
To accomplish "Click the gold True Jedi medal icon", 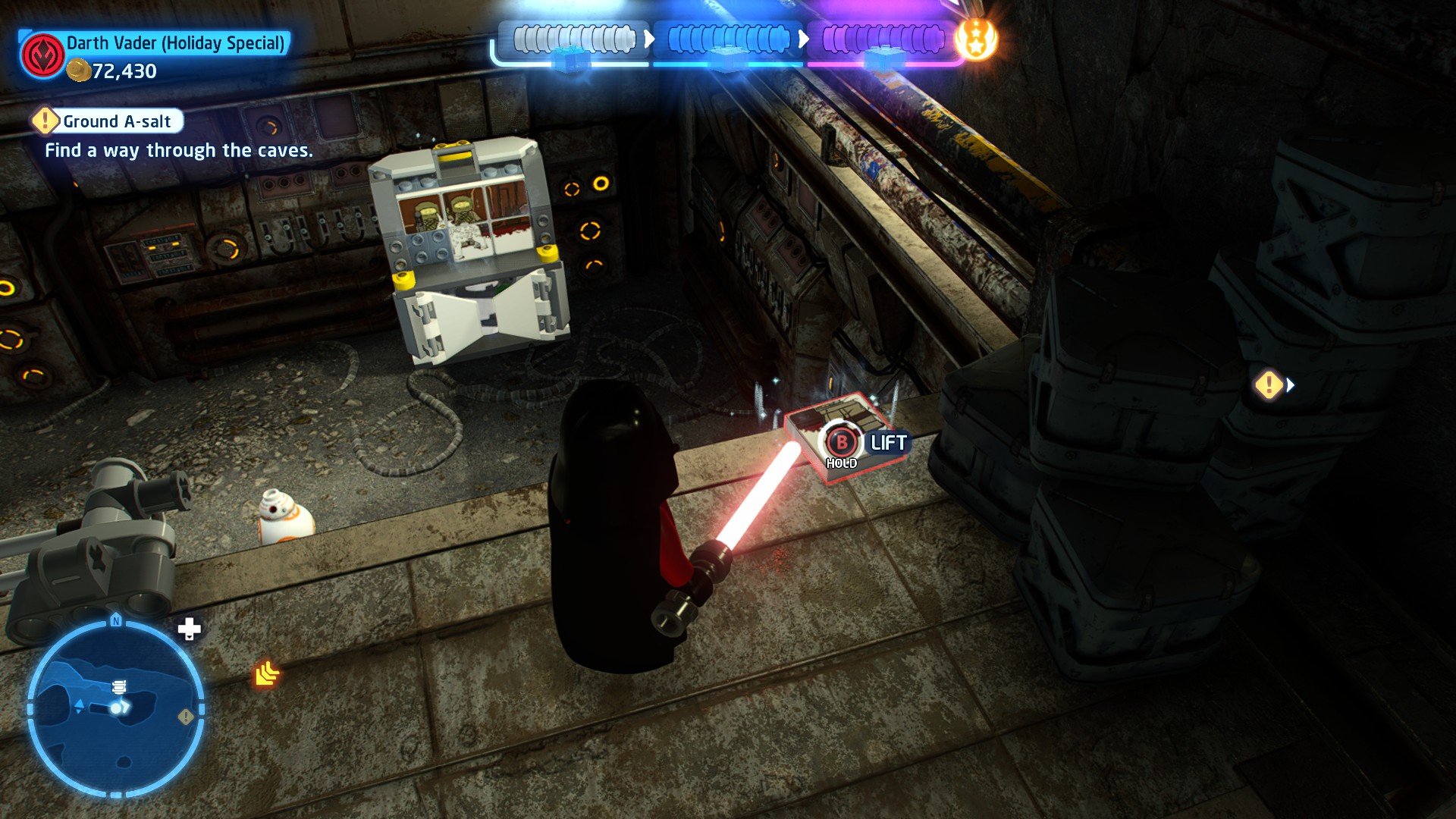I will 976,39.
